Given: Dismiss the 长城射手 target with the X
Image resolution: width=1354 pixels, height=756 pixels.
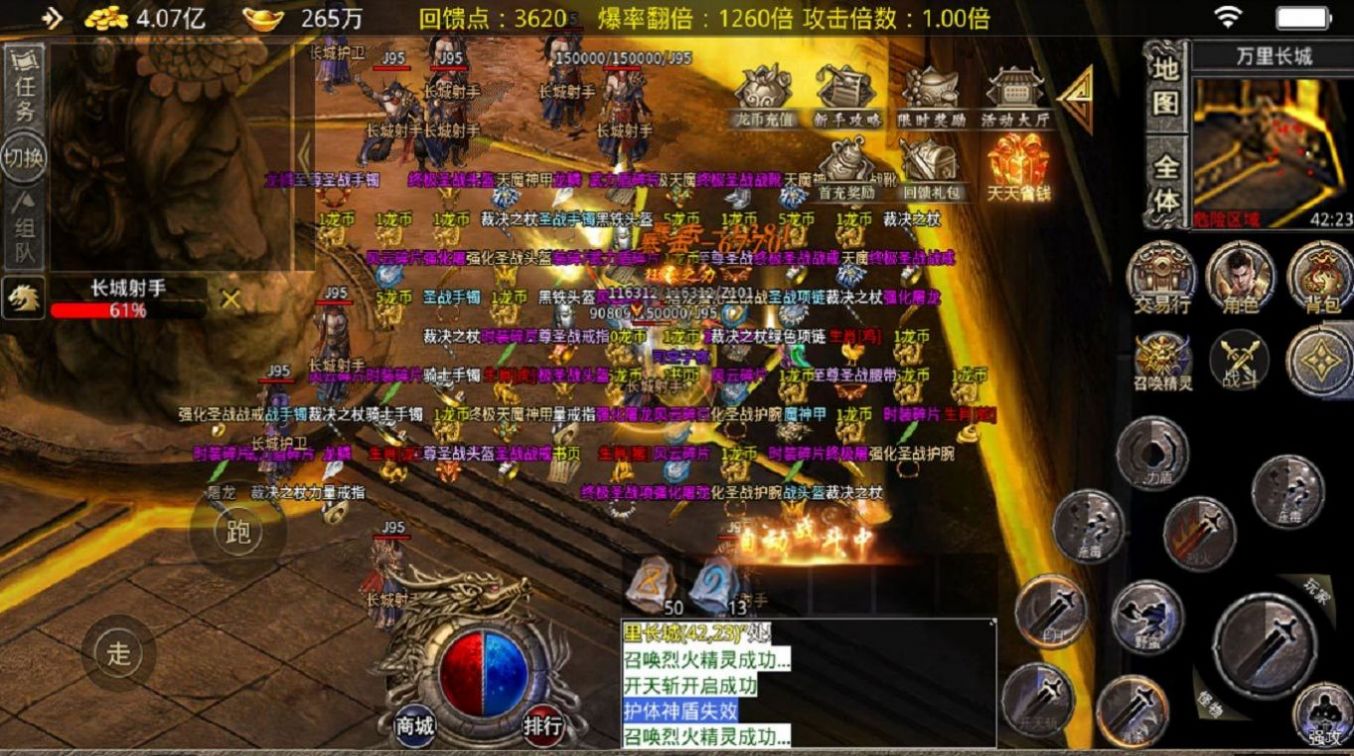Looking at the screenshot, I should click(231, 299).
